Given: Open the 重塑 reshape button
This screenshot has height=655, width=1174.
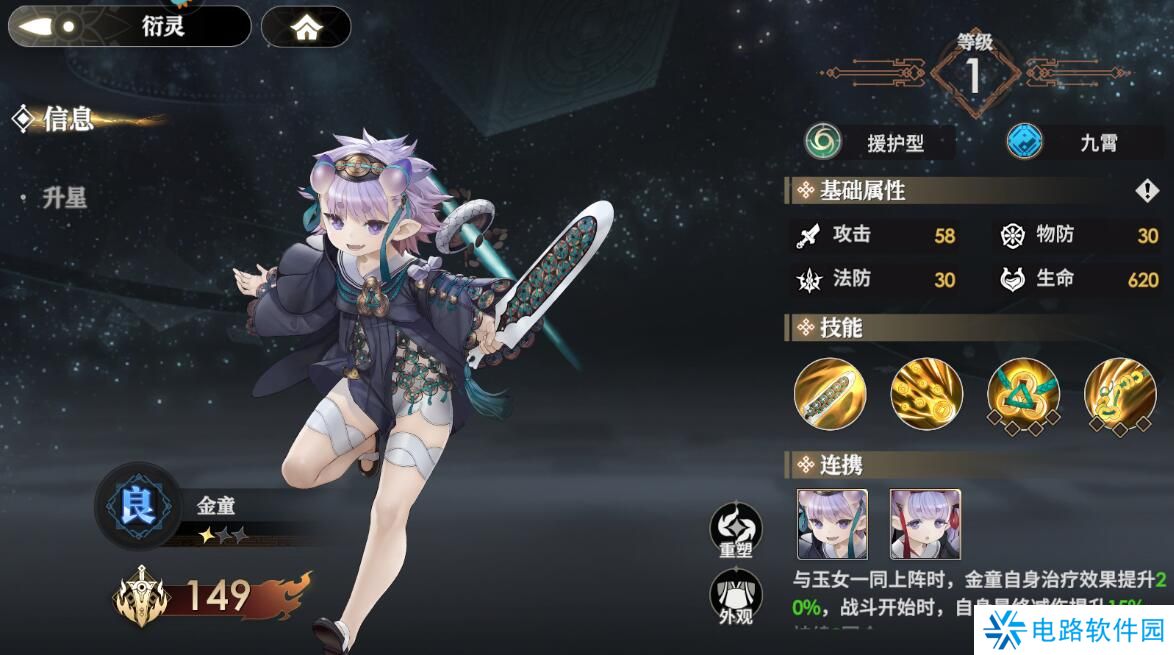Looking at the screenshot, I should click(x=736, y=530).
